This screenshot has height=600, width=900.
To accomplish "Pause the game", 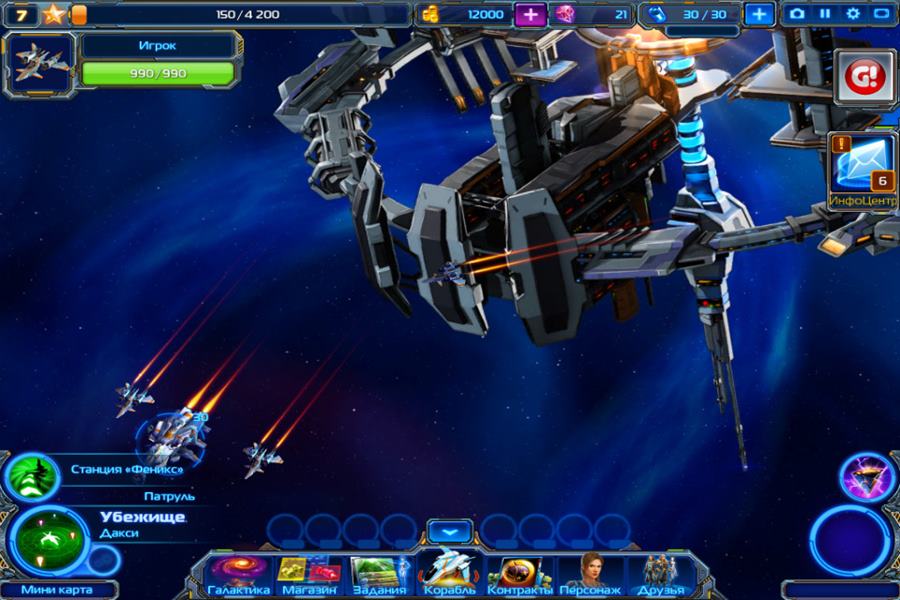I will click(x=825, y=14).
